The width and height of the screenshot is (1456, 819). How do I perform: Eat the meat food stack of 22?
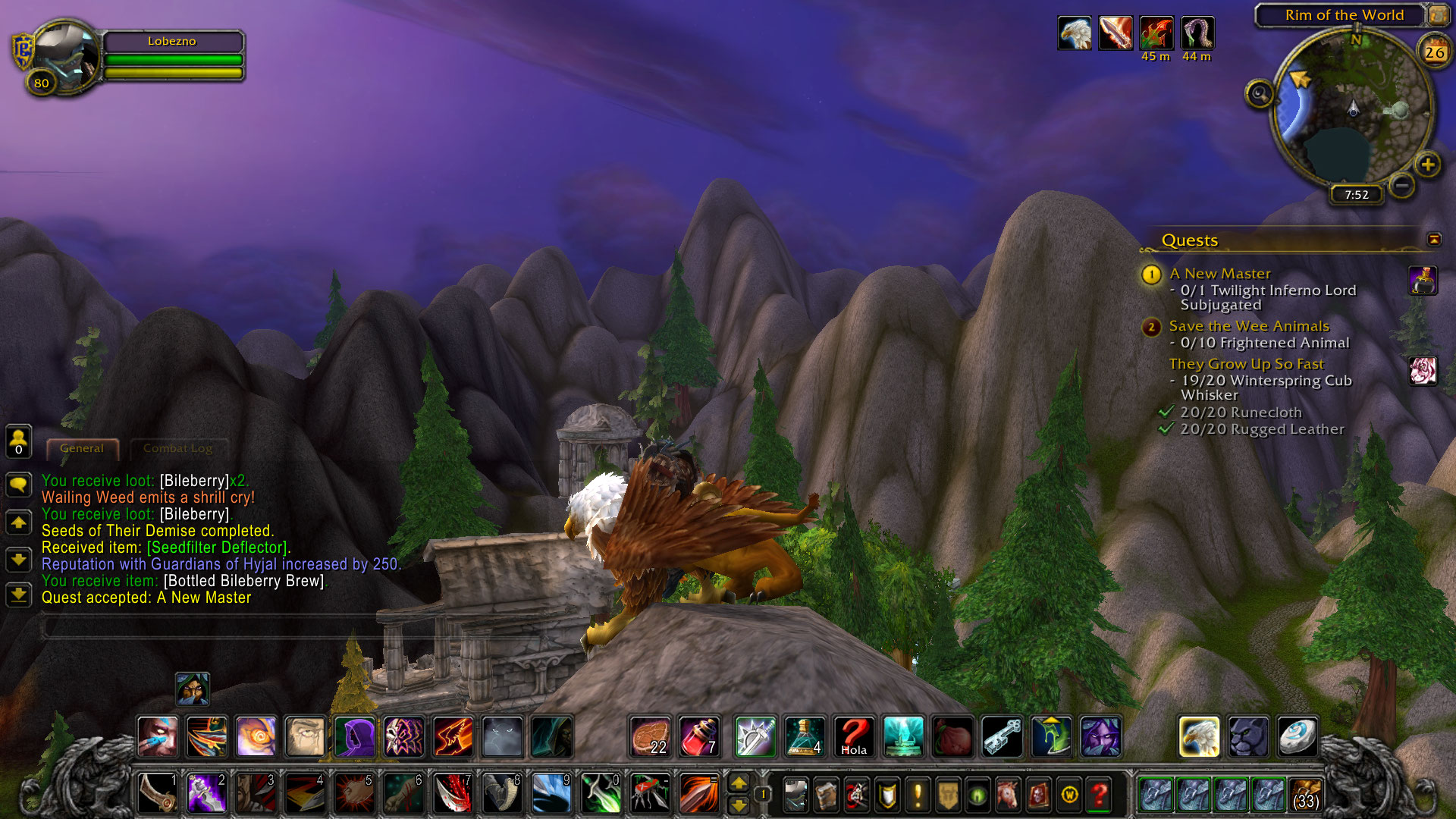coord(651,736)
